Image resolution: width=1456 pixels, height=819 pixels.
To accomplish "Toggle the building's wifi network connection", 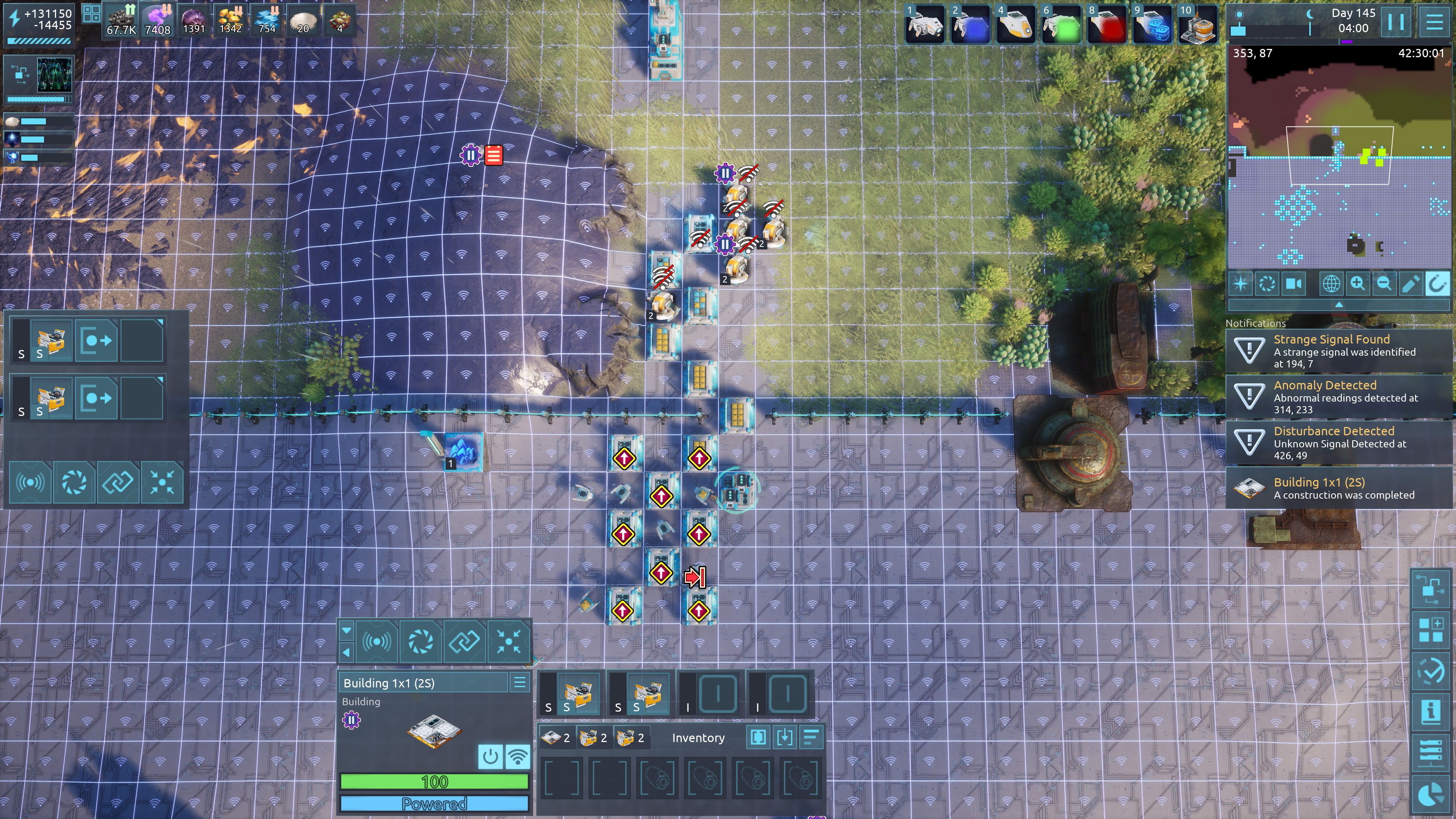I will [517, 756].
